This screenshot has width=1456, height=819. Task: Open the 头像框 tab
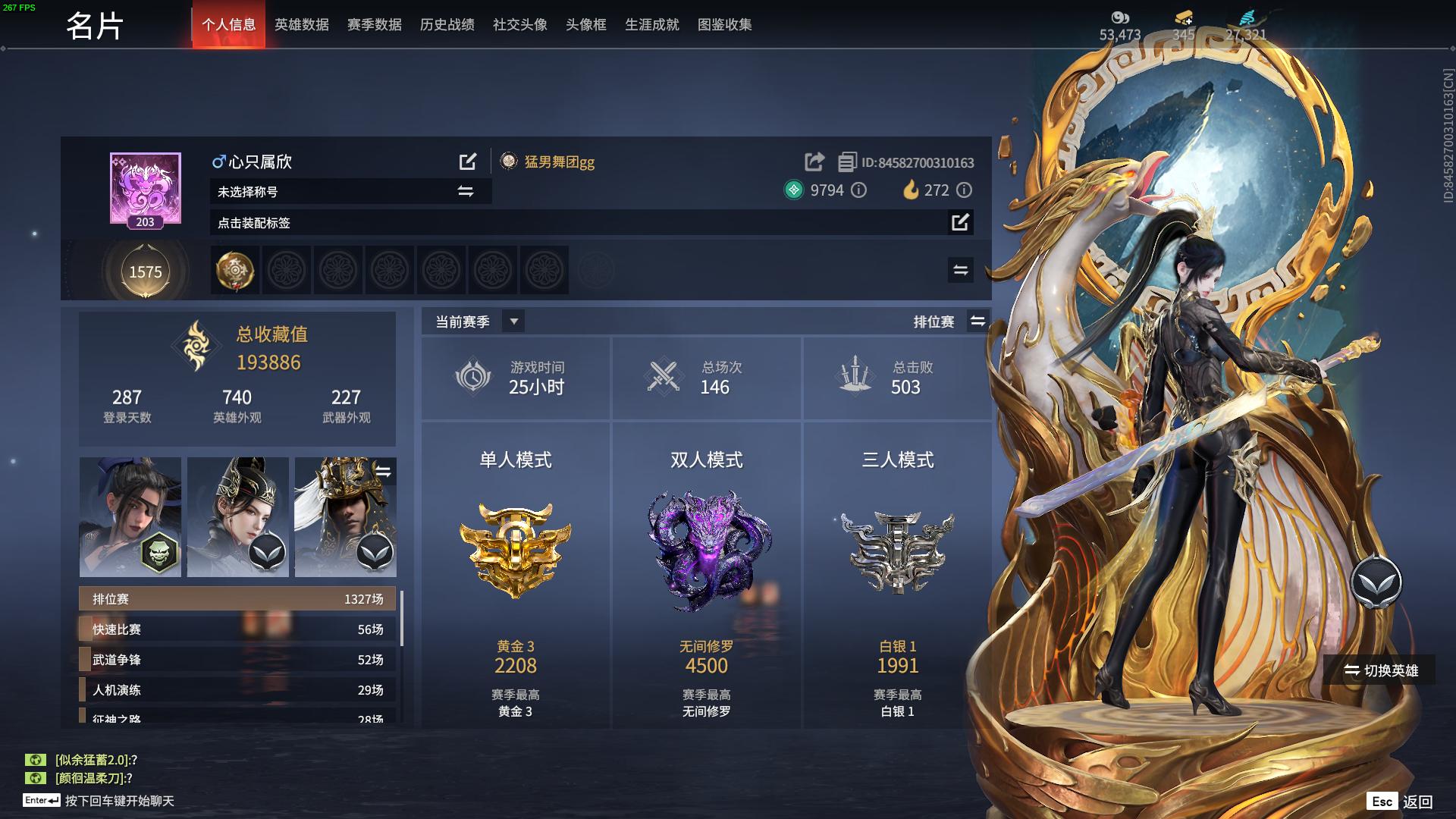coord(585,25)
